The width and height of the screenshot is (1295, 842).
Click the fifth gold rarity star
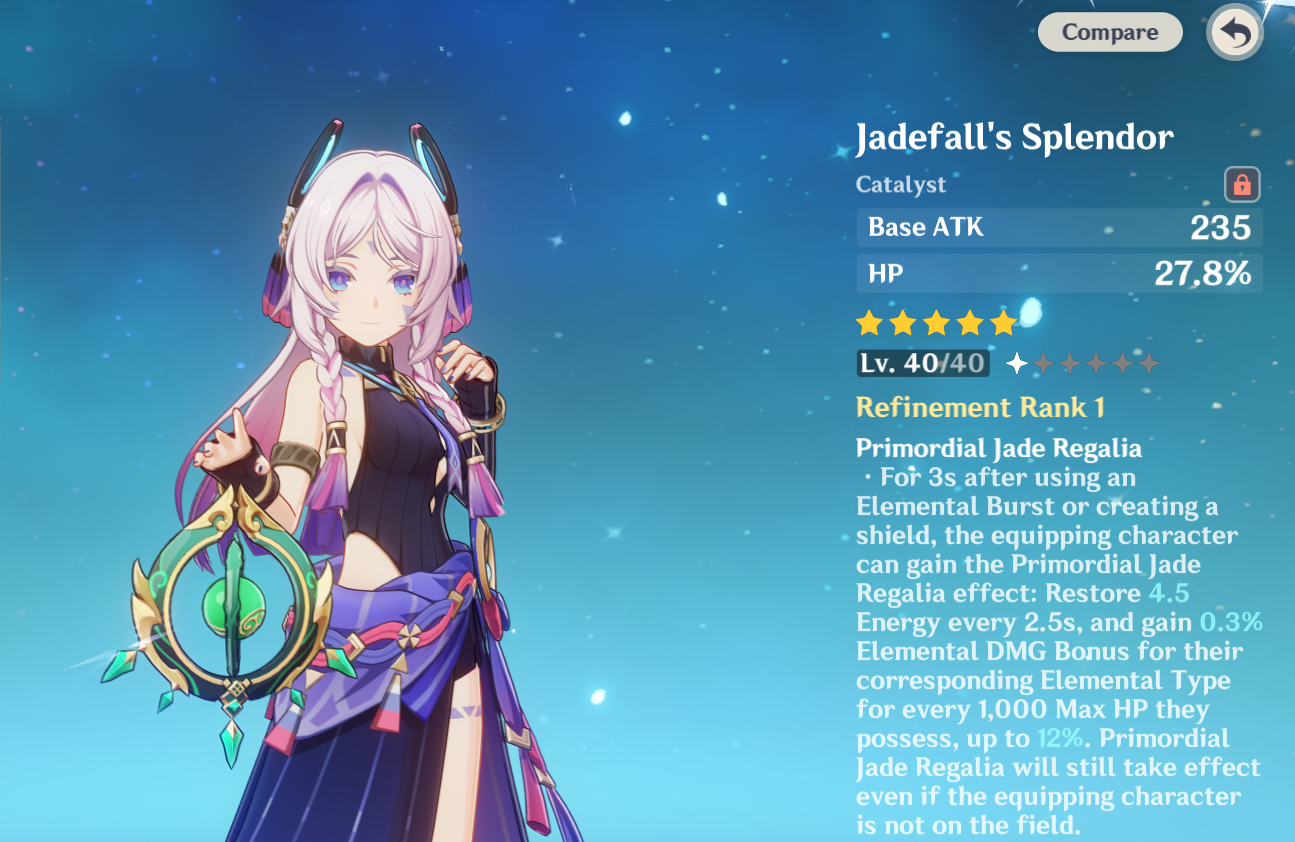pos(1005,322)
